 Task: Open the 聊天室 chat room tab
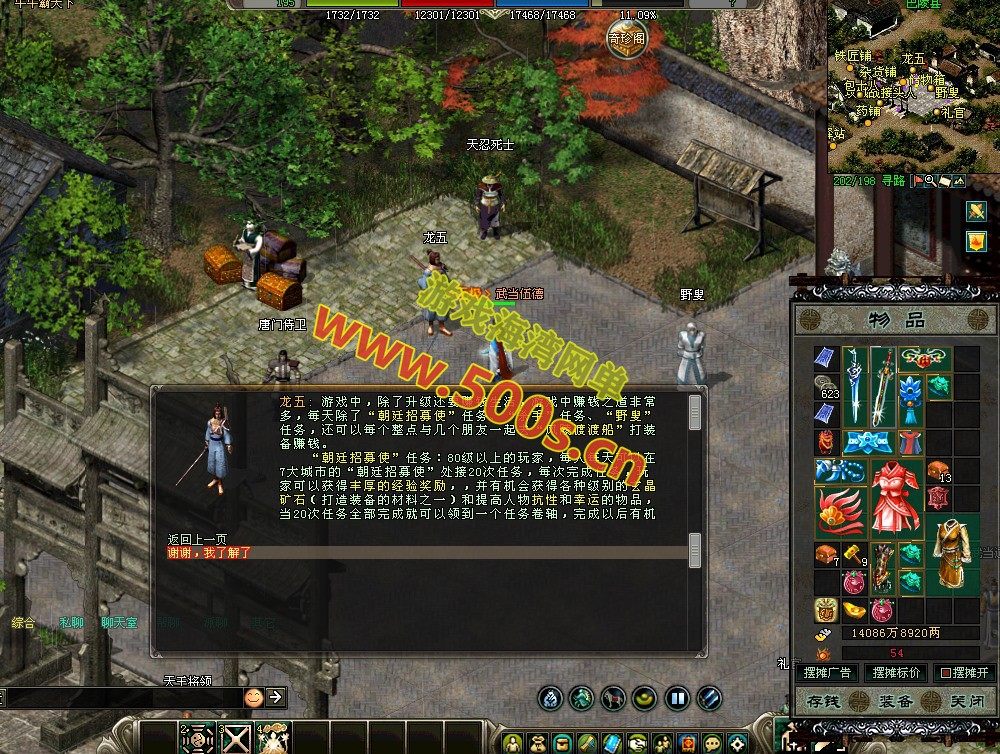coord(119,622)
